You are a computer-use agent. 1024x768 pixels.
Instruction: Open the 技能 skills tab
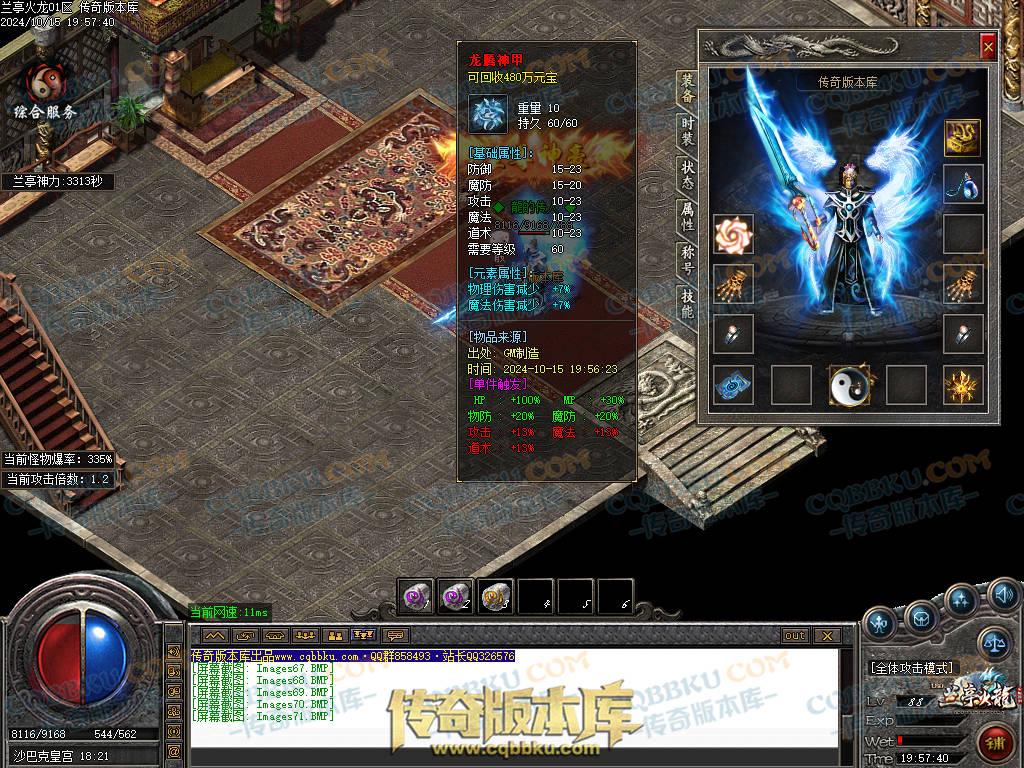click(688, 303)
